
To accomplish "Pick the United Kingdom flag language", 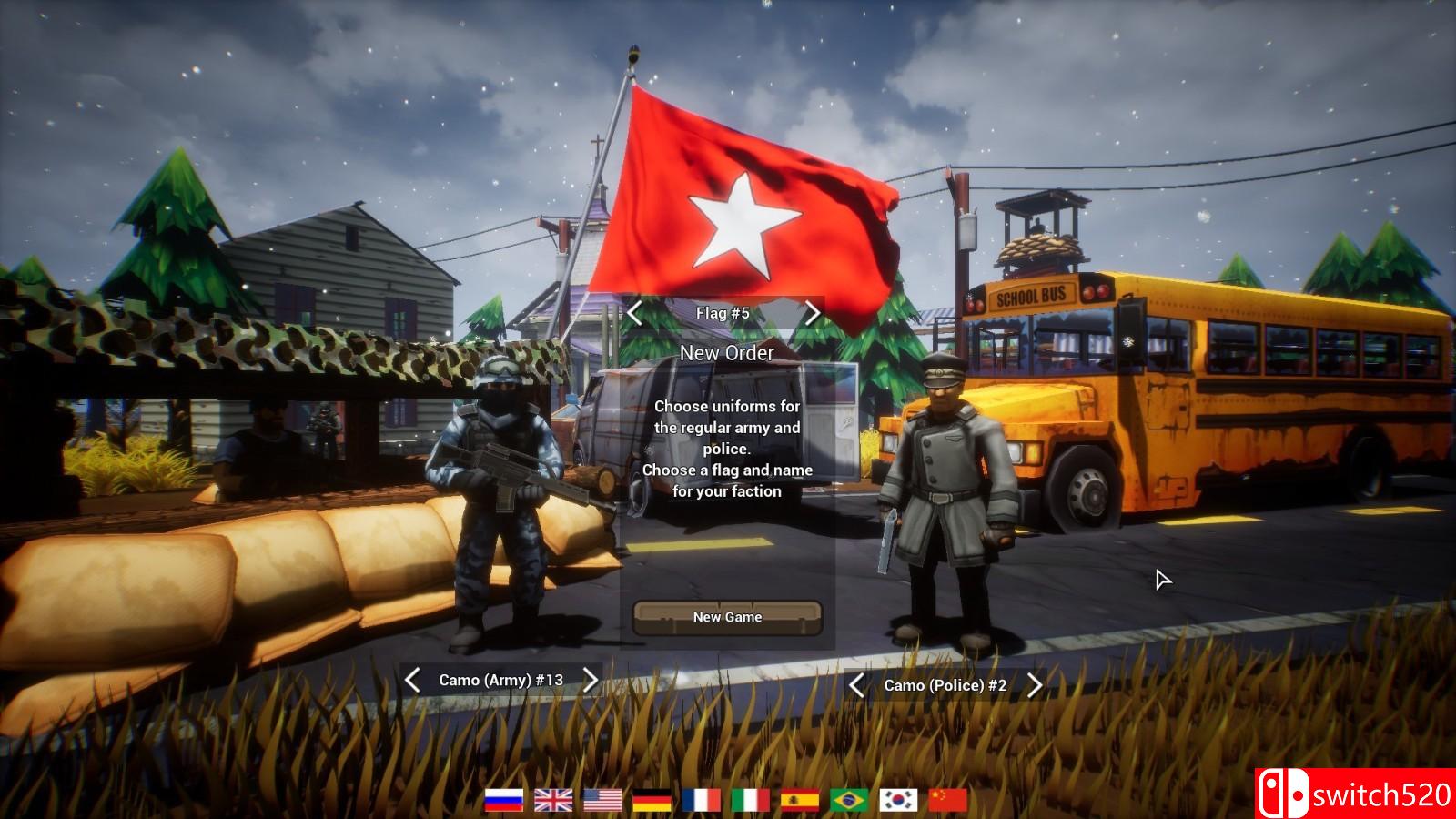I will pos(553,800).
